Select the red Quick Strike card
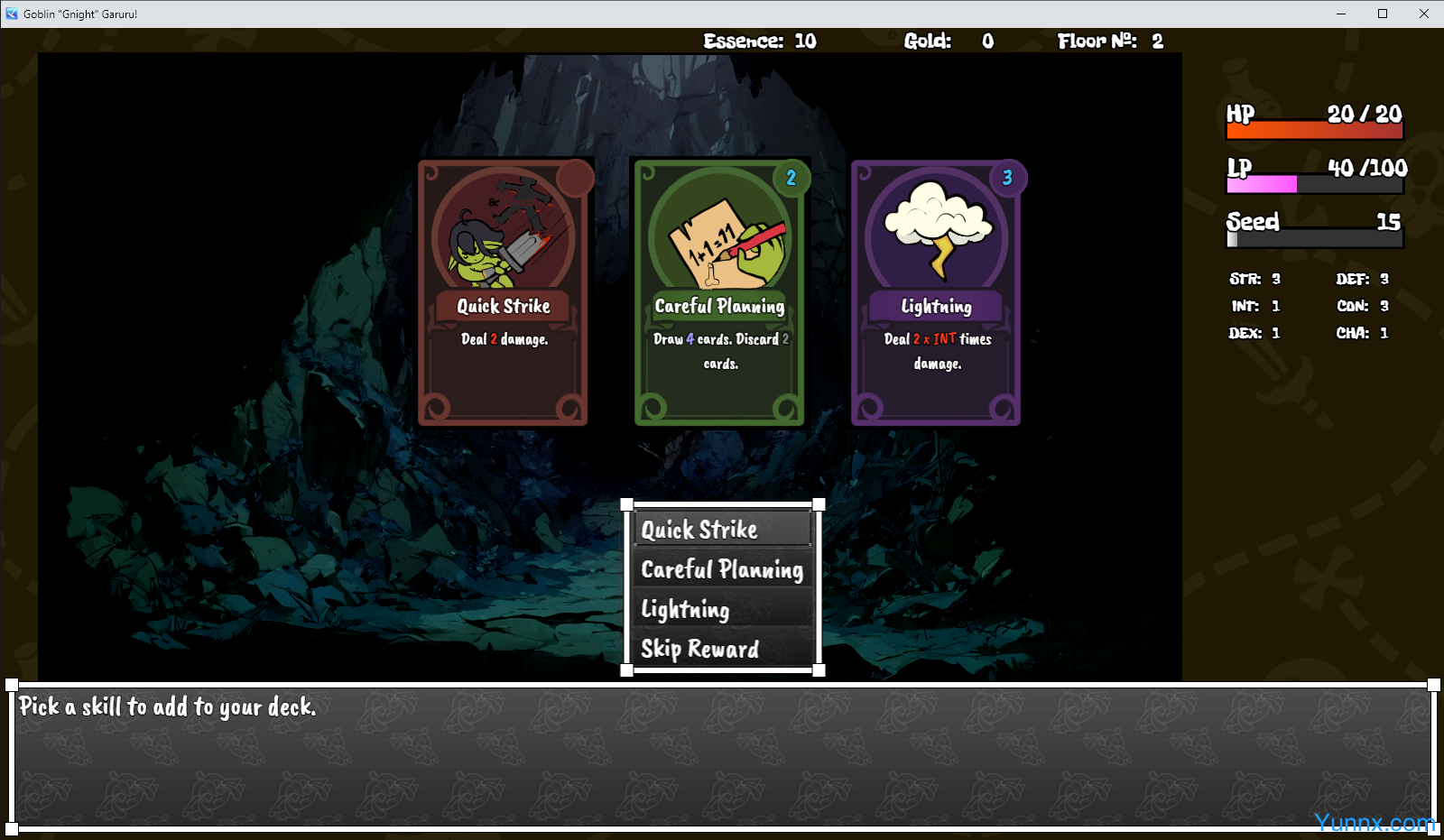This screenshot has width=1444, height=840. click(503, 292)
